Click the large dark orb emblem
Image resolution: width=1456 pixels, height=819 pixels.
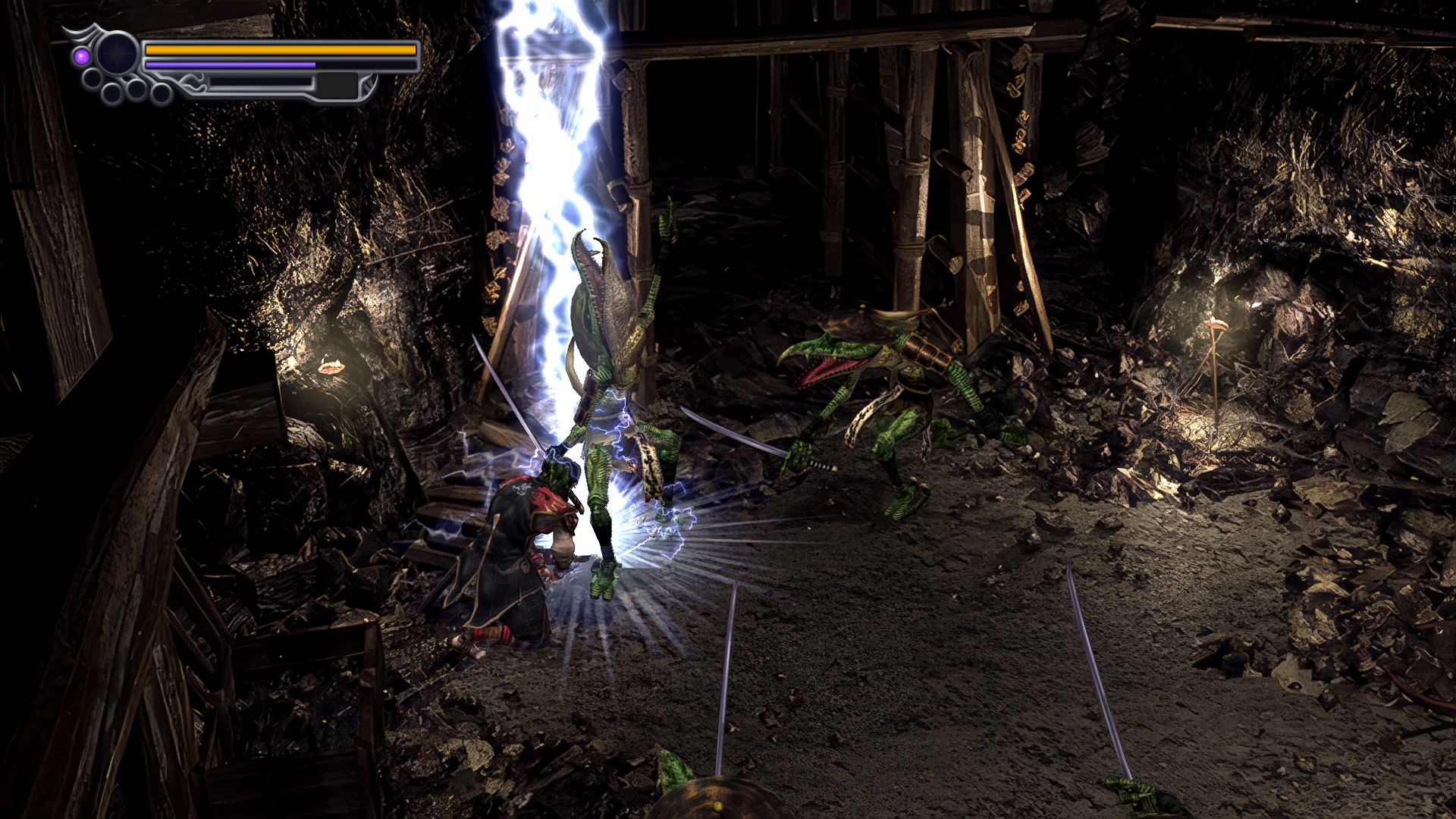[118, 55]
